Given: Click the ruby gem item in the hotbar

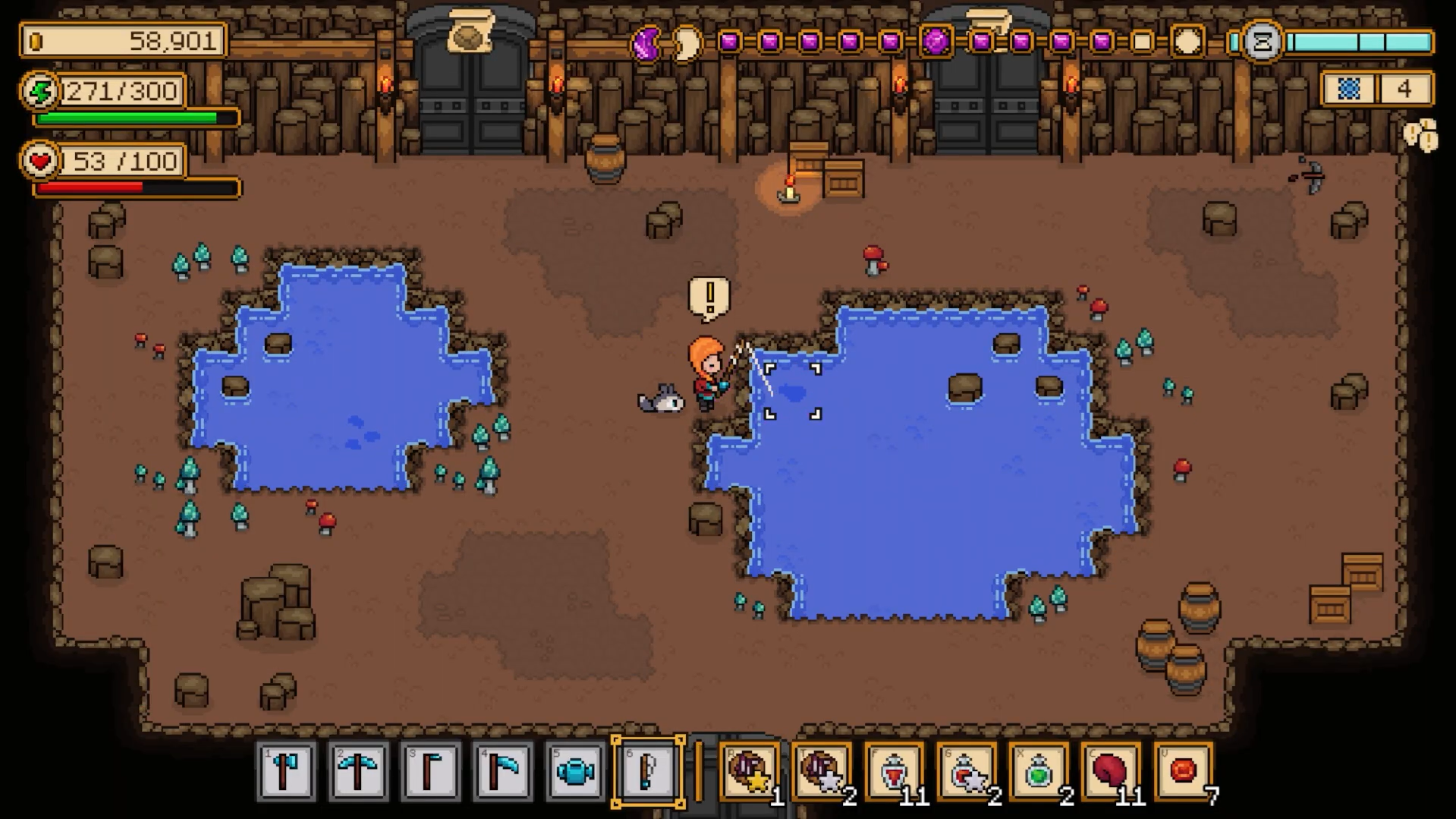Looking at the screenshot, I should pyautogui.click(x=1182, y=771).
